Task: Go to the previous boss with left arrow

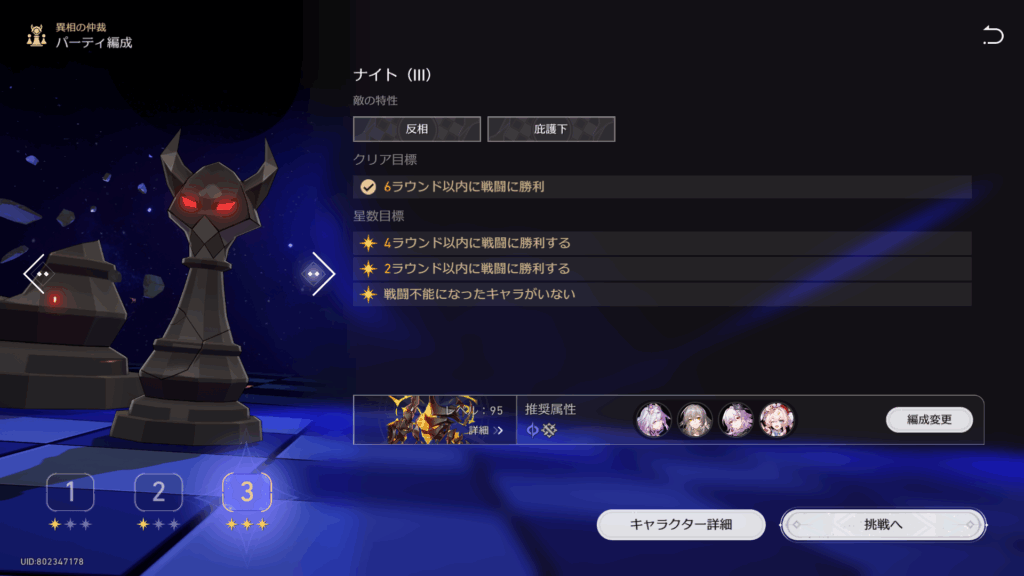Action: click(37, 273)
